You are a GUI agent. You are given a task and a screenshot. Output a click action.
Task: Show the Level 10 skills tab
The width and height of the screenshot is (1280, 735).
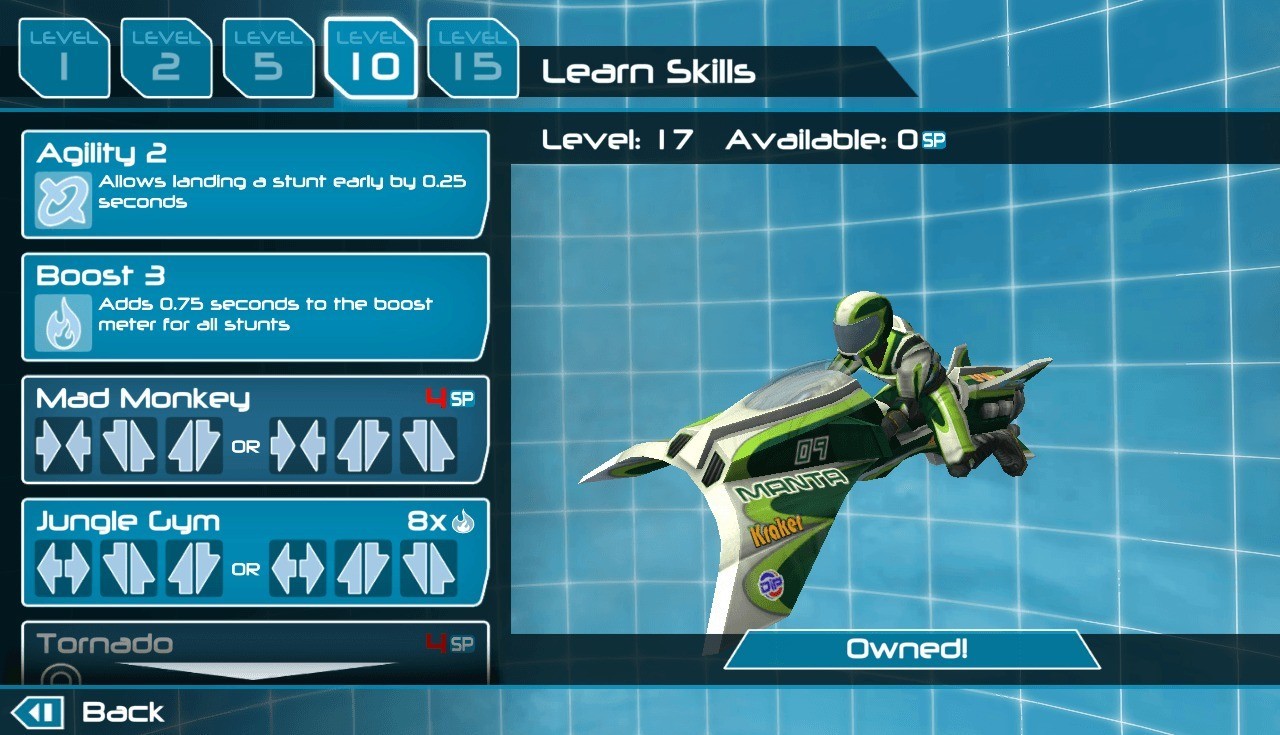(371, 58)
